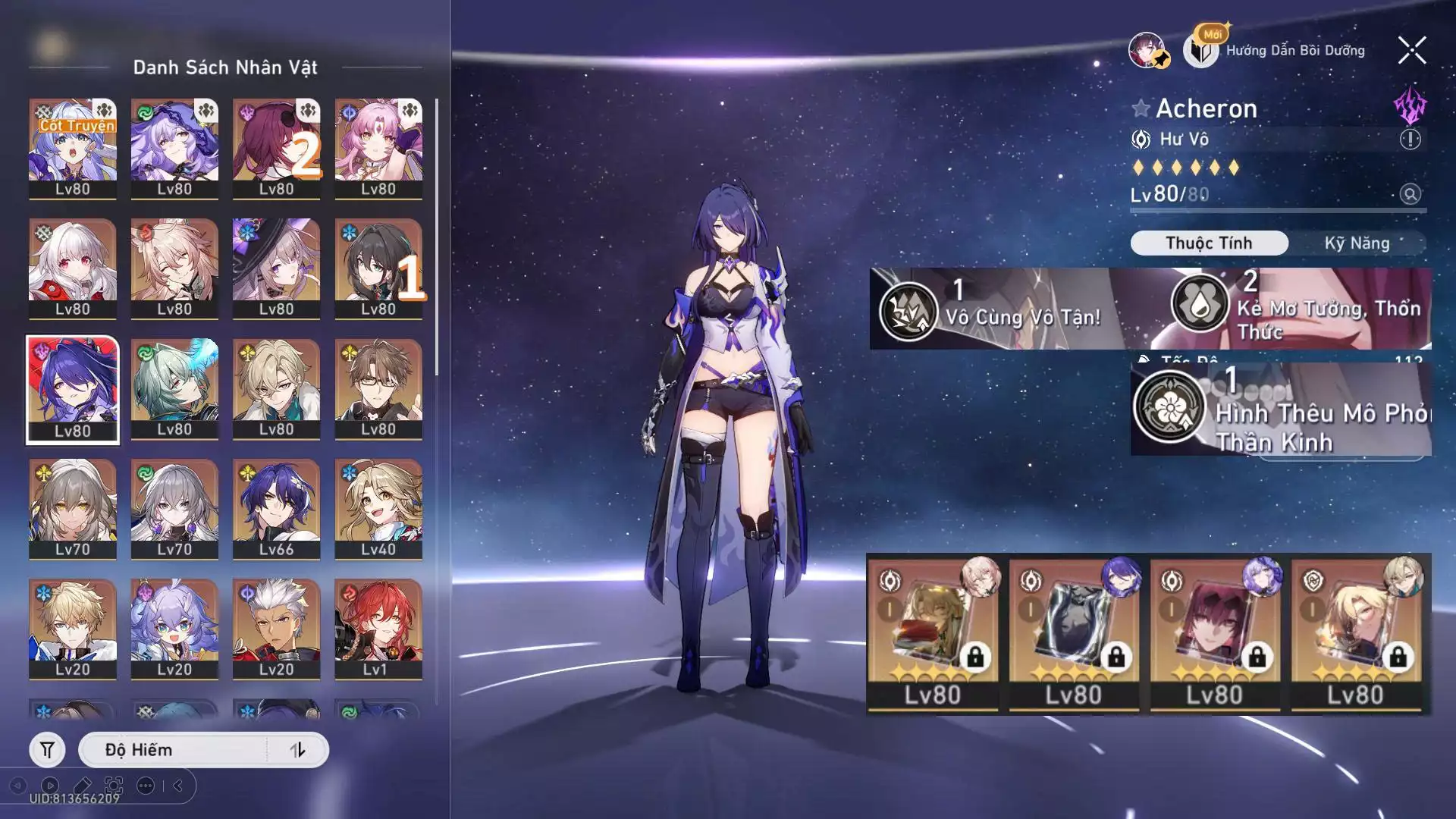Select the rightmost Lv80 light cone card
The image size is (1456, 819).
pos(1357,635)
